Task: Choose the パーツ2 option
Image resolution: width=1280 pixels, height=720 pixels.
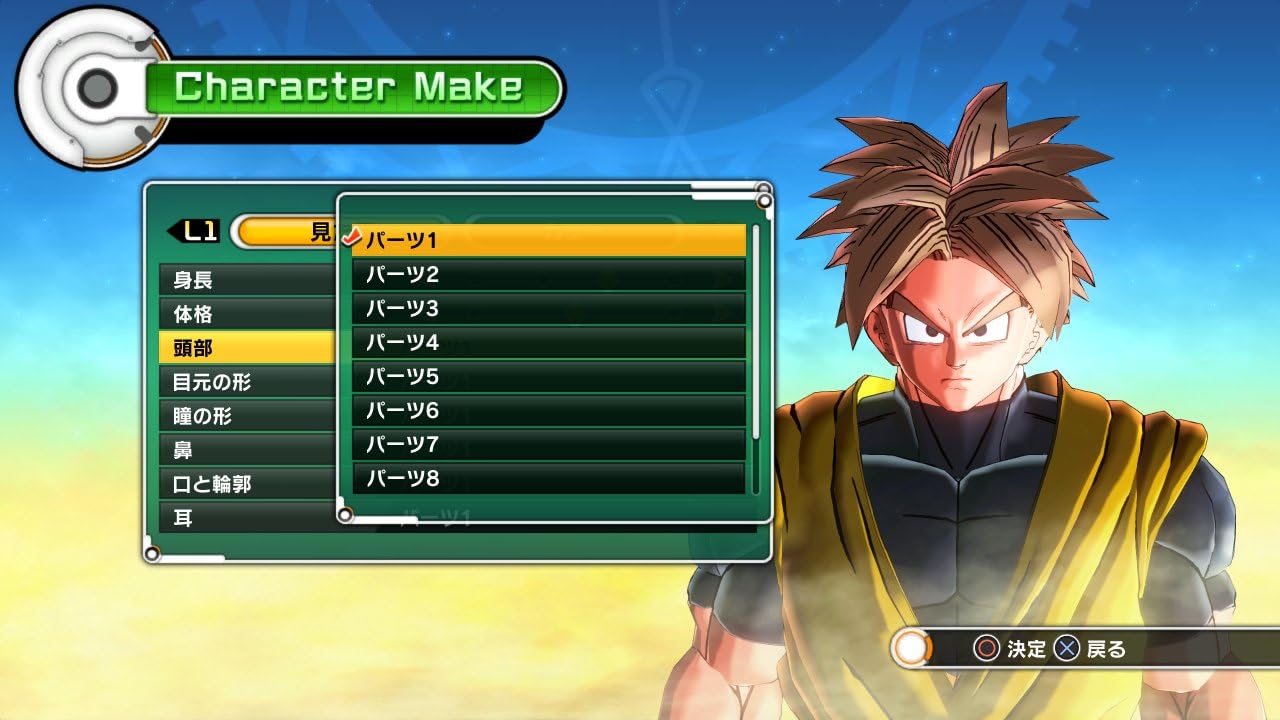Action: pyautogui.click(x=548, y=274)
